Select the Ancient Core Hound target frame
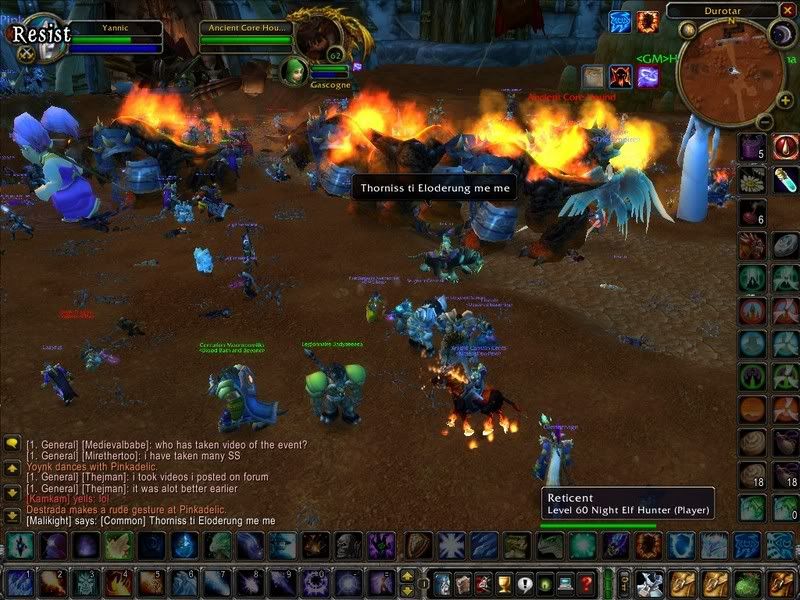The height and width of the screenshot is (600, 800). click(245, 38)
